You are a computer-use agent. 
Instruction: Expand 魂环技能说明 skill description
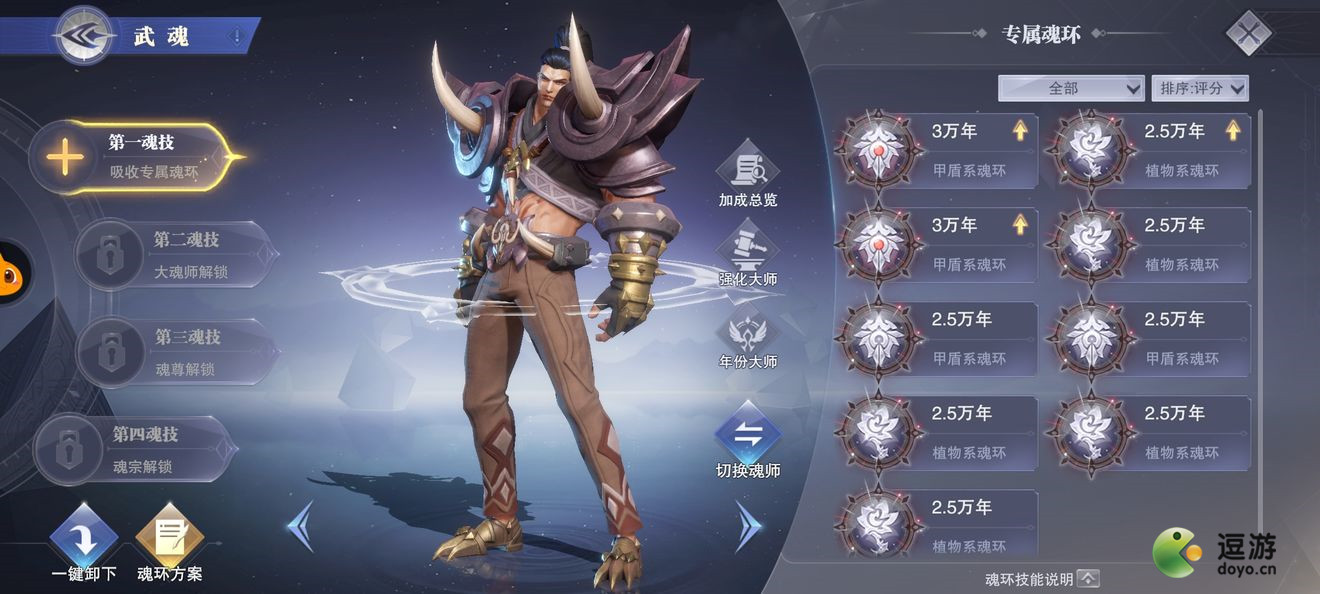1088,578
